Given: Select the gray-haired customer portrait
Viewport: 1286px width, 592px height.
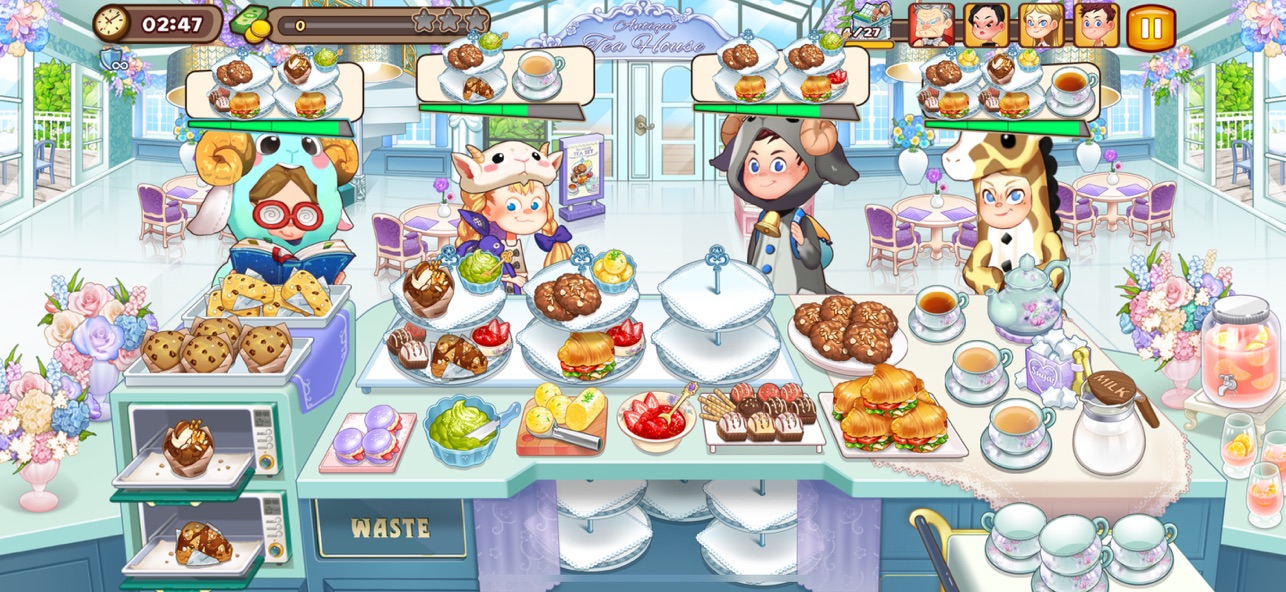Looking at the screenshot, I should click(x=931, y=25).
